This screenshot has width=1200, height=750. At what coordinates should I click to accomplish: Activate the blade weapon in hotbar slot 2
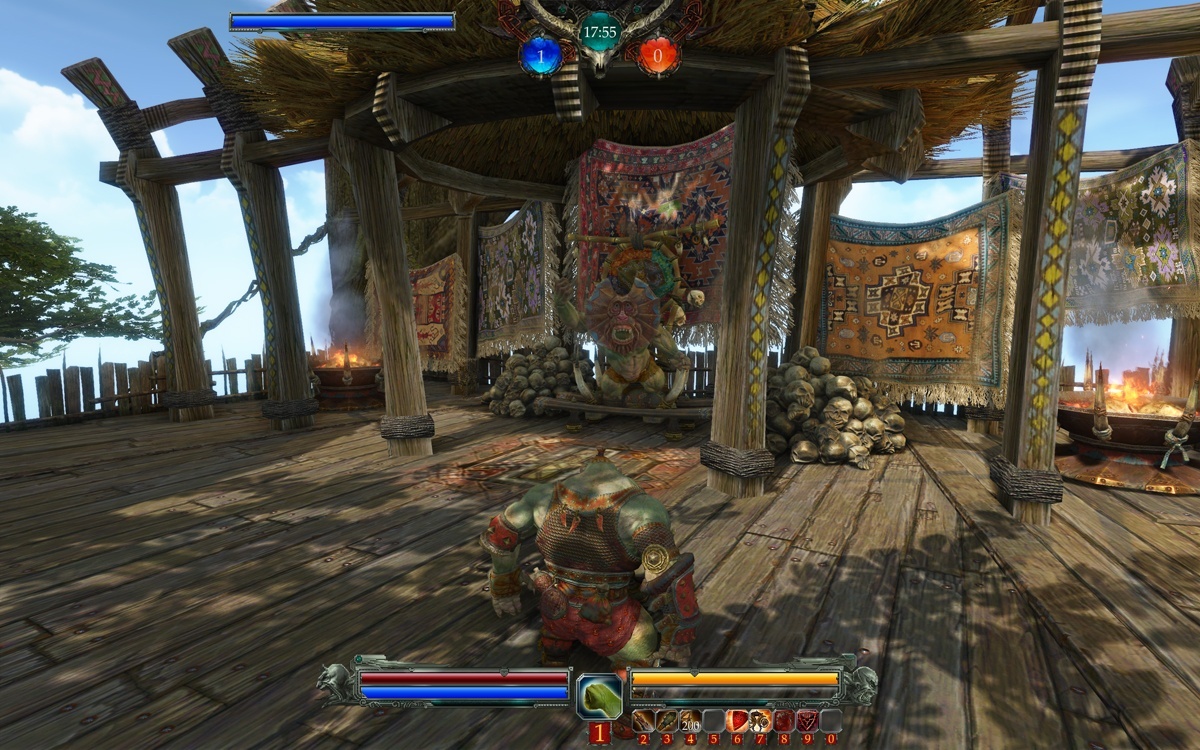(x=643, y=720)
